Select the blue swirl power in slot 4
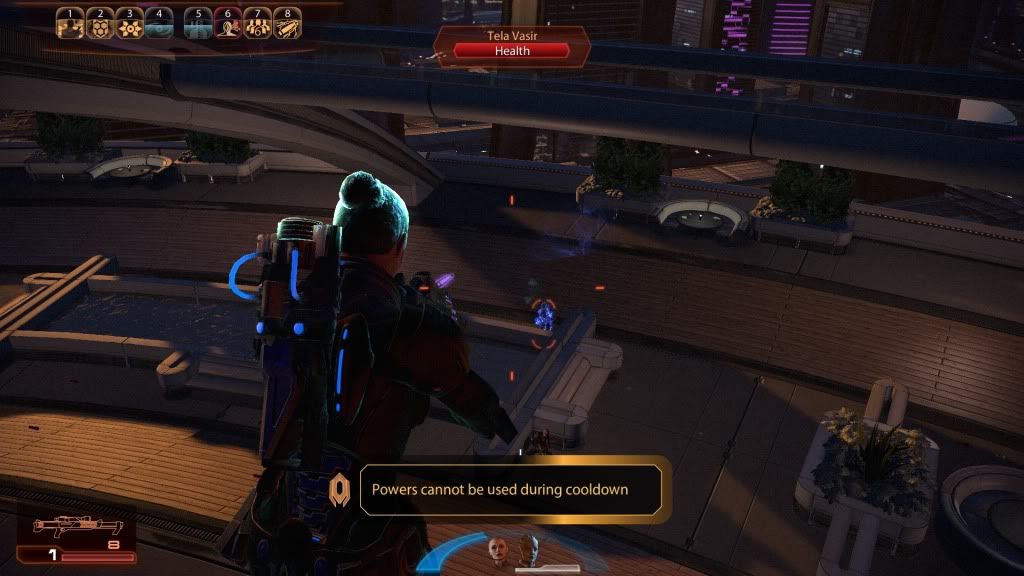 coord(158,24)
